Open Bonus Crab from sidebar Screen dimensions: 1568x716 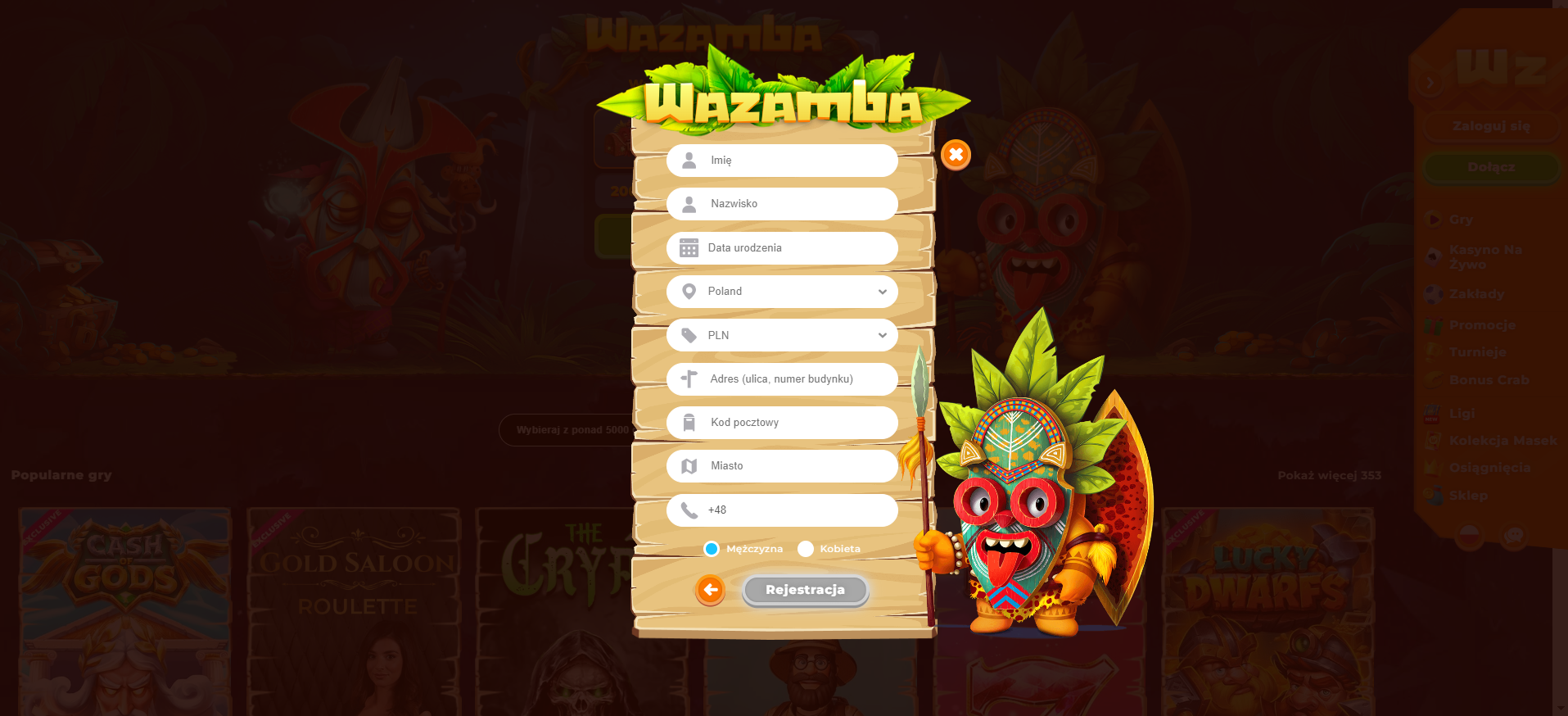tap(1433, 379)
